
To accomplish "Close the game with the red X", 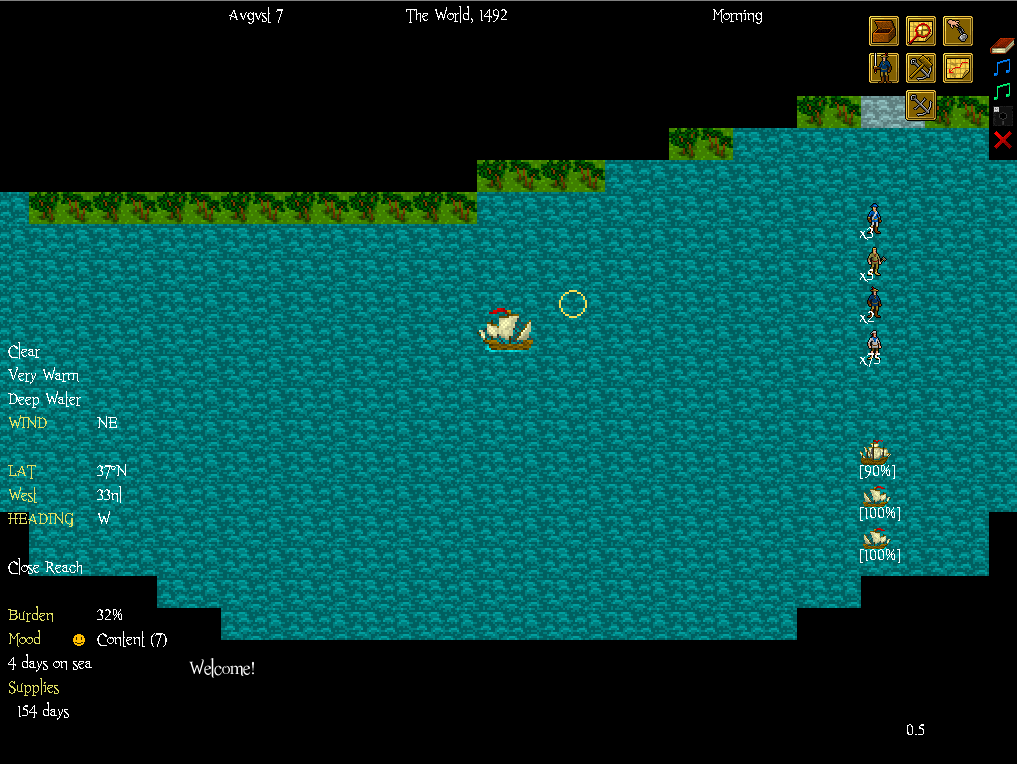I will pyautogui.click(x=1002, y=139).
